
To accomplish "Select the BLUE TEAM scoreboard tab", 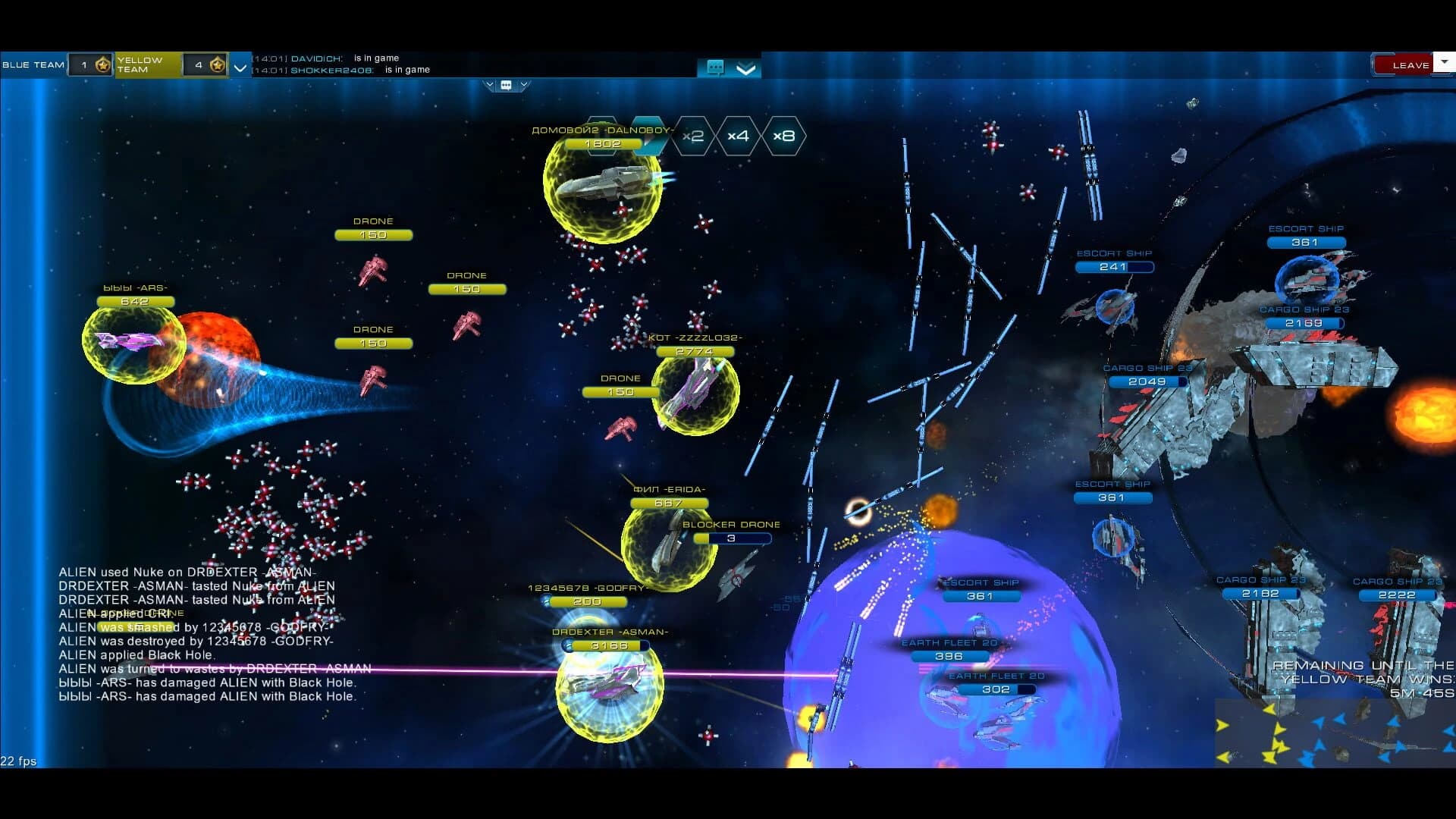I will point(34,64).
